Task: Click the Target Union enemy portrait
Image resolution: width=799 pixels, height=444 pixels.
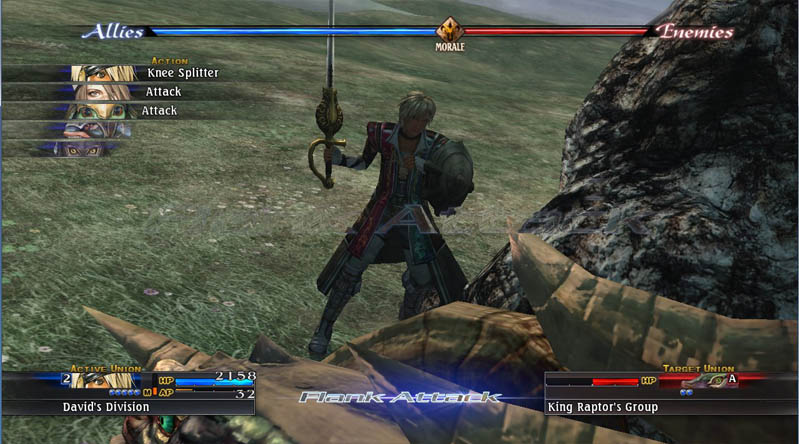Action: [x=705, y=380]
